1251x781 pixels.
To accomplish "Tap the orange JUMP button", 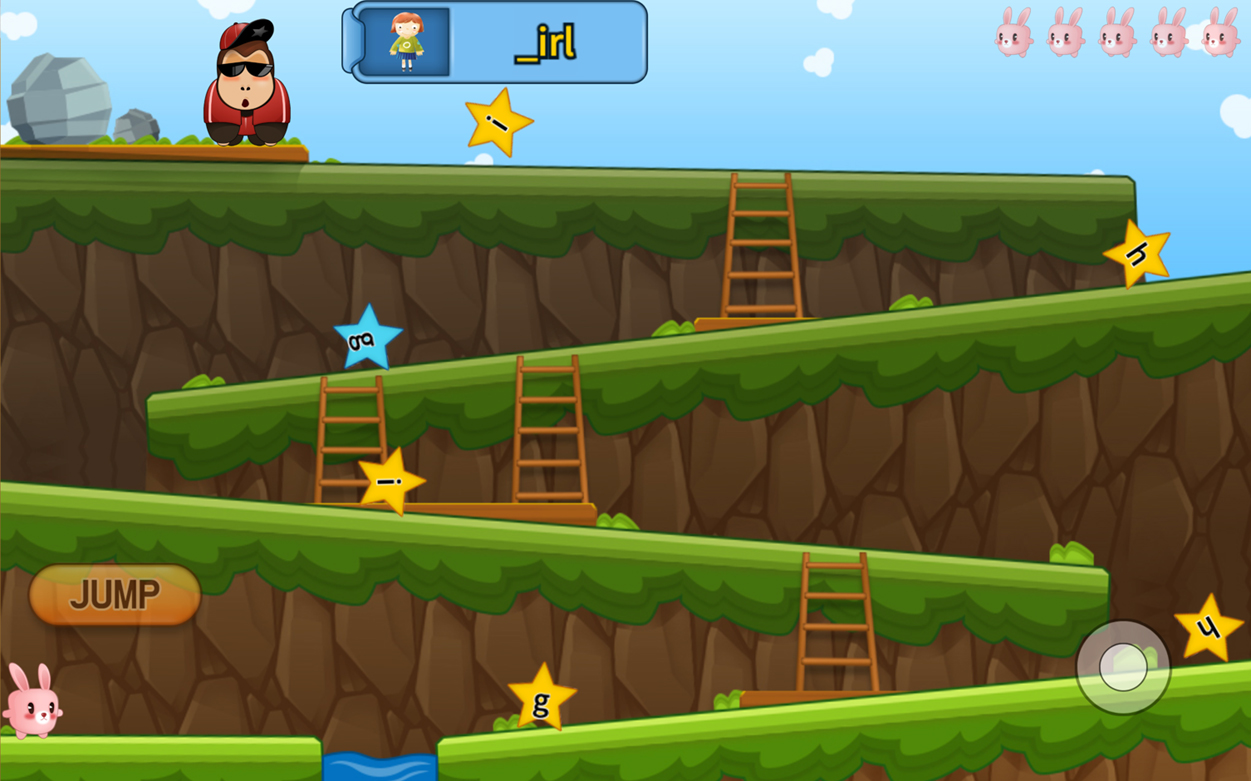I will 115,595.
